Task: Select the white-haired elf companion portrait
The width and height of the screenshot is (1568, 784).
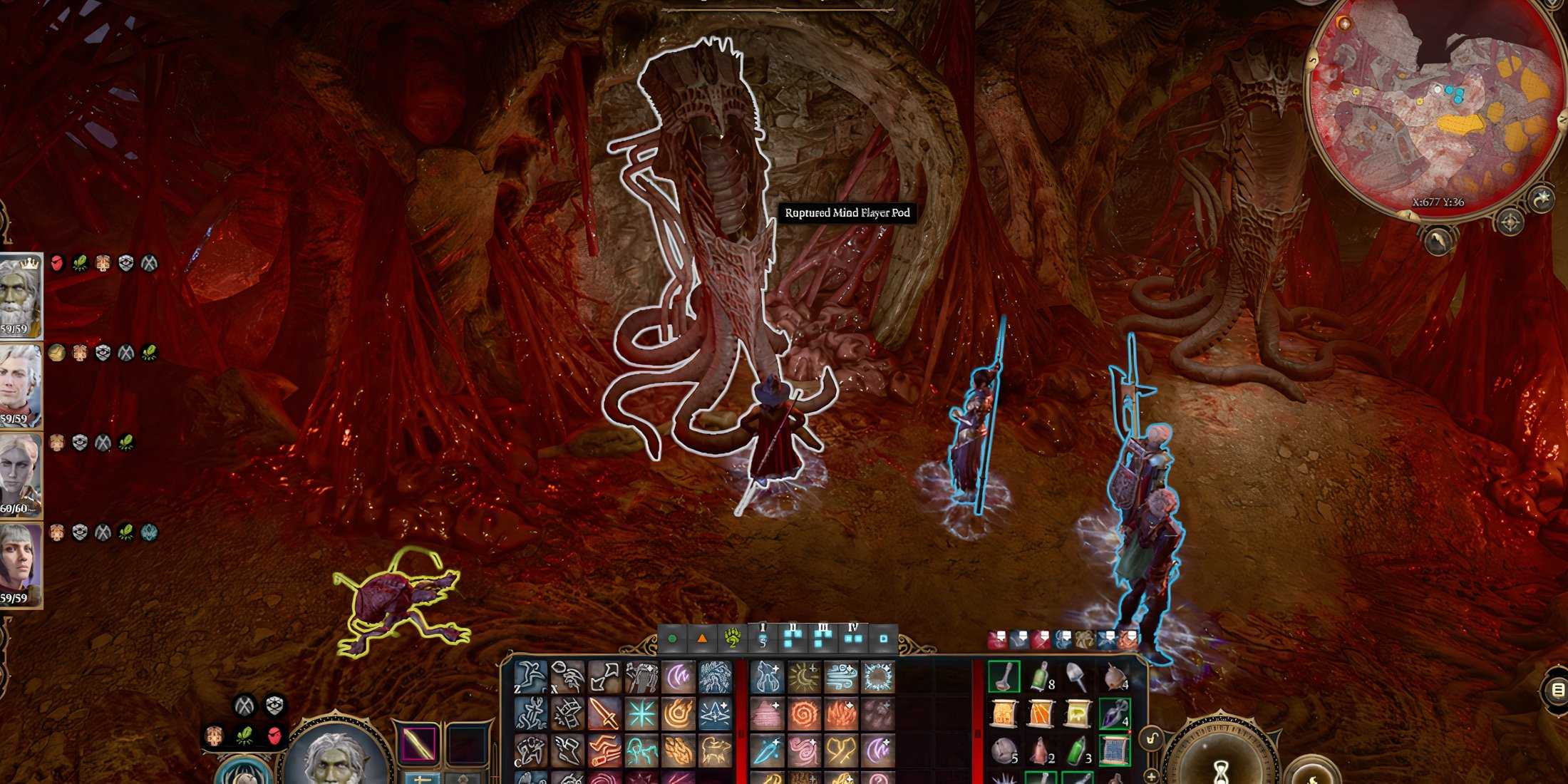Action: click(x=20, y=385)
